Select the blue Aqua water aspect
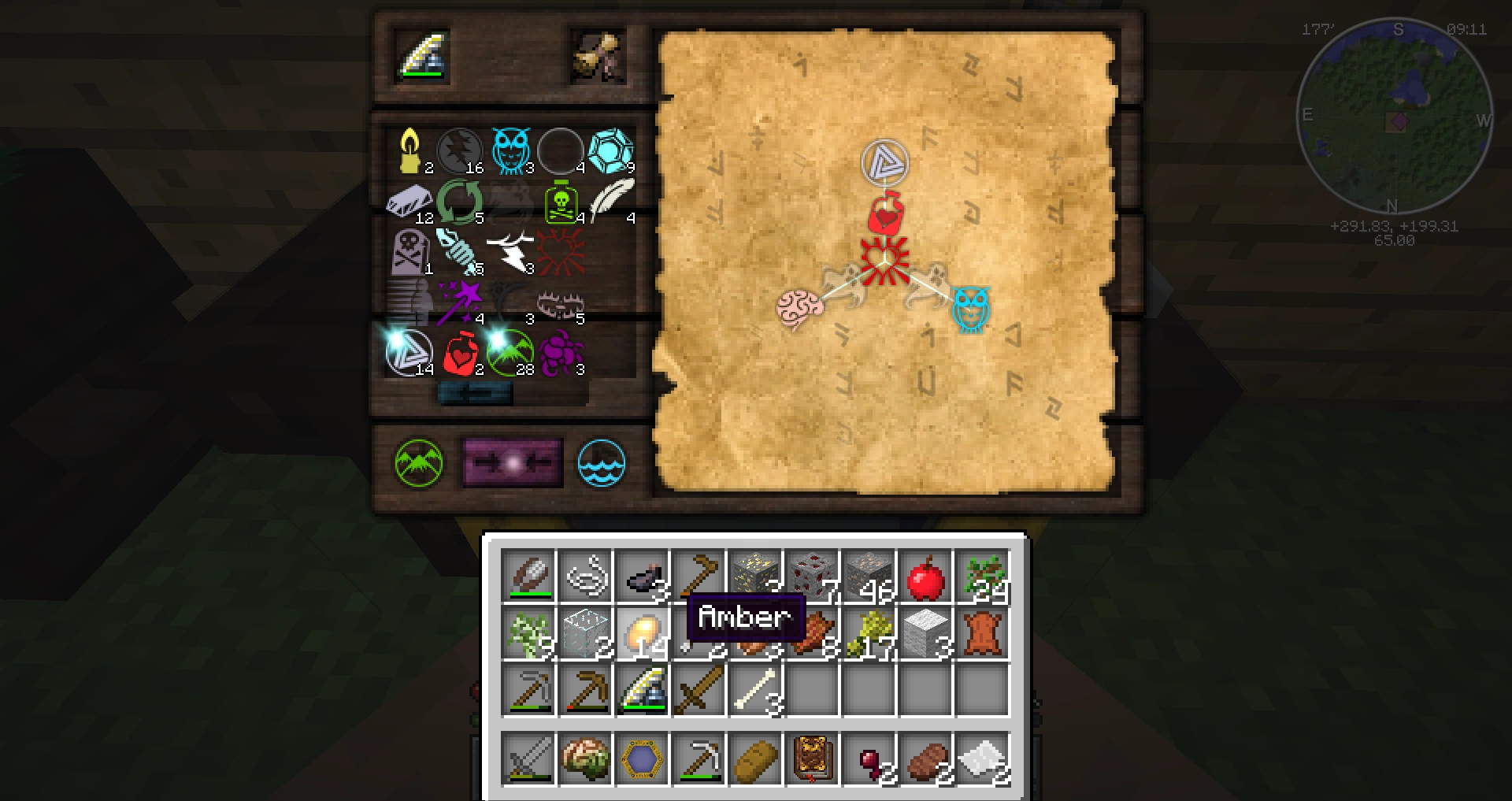Viewport: 1512px width, 801px height. click(602, 463)
